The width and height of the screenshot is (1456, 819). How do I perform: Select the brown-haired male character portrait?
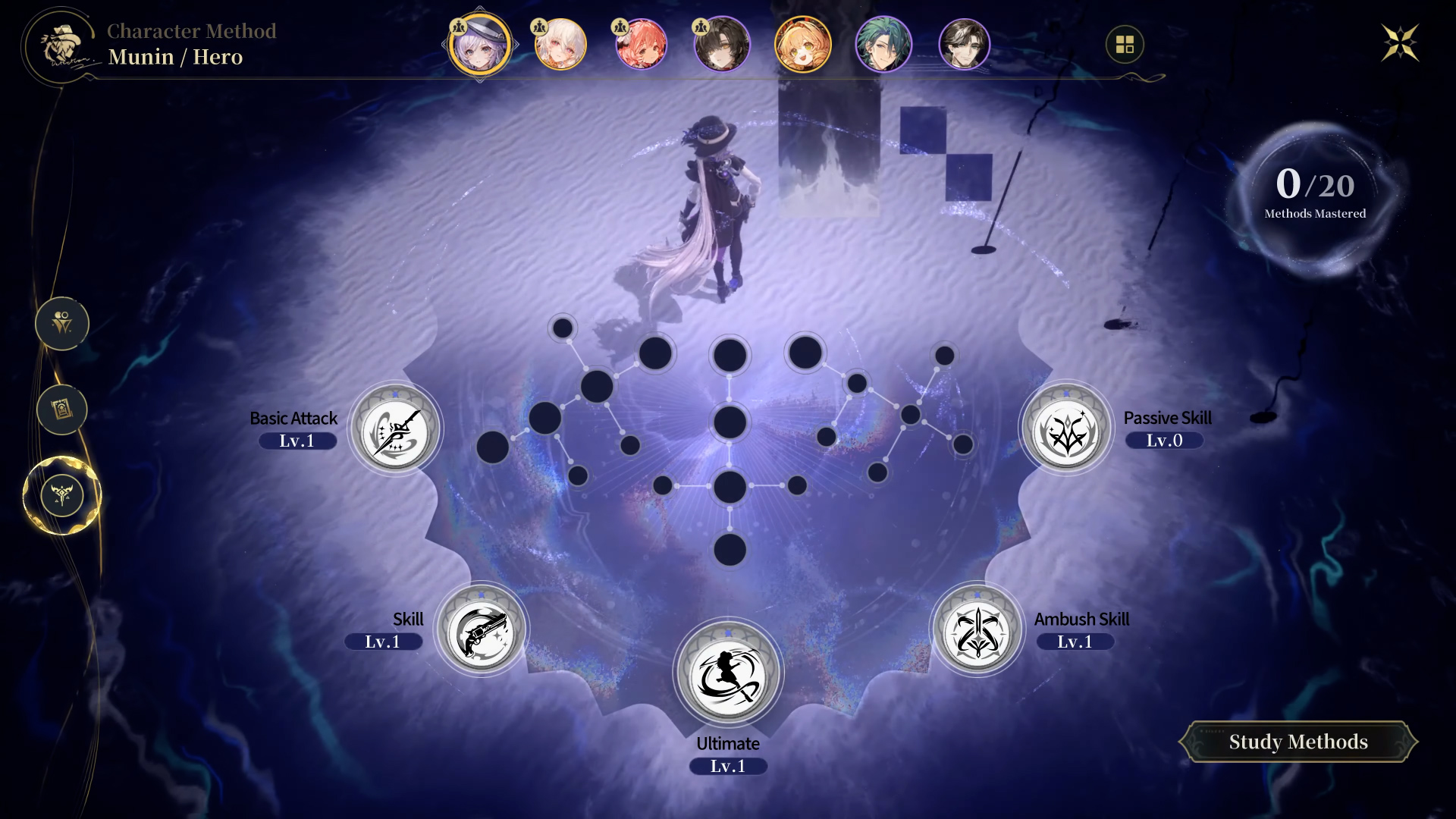(x=964, y=44)
